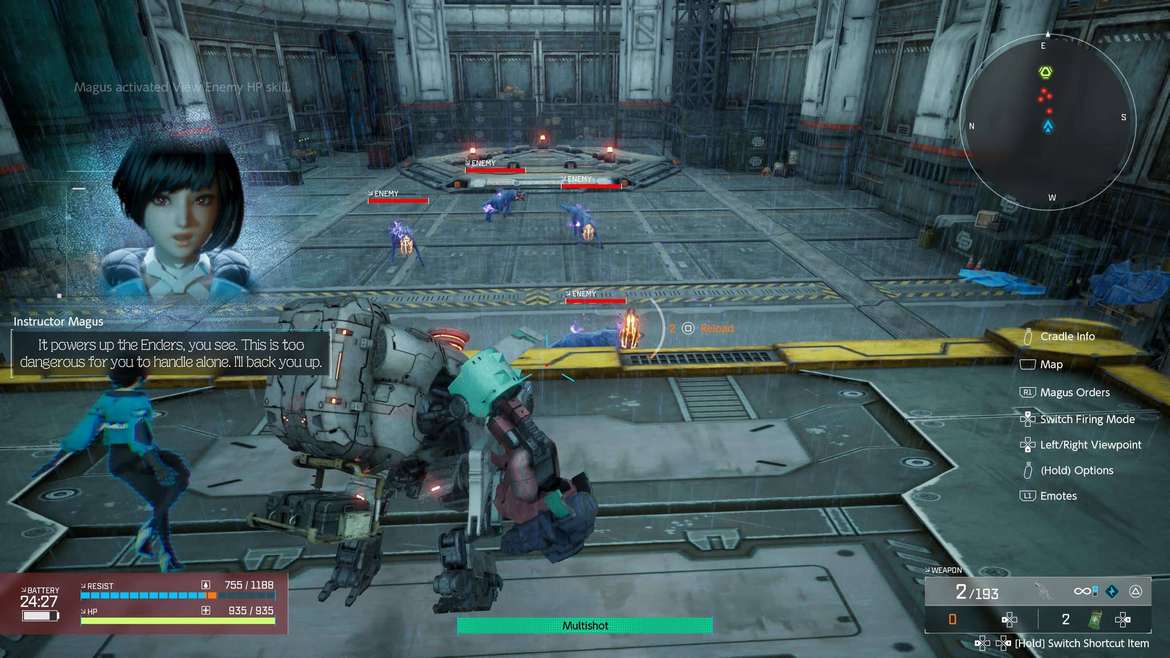This screenshot has width=1170, height=658.
Task: Open the Options entry
Action: click(1076, 470)
